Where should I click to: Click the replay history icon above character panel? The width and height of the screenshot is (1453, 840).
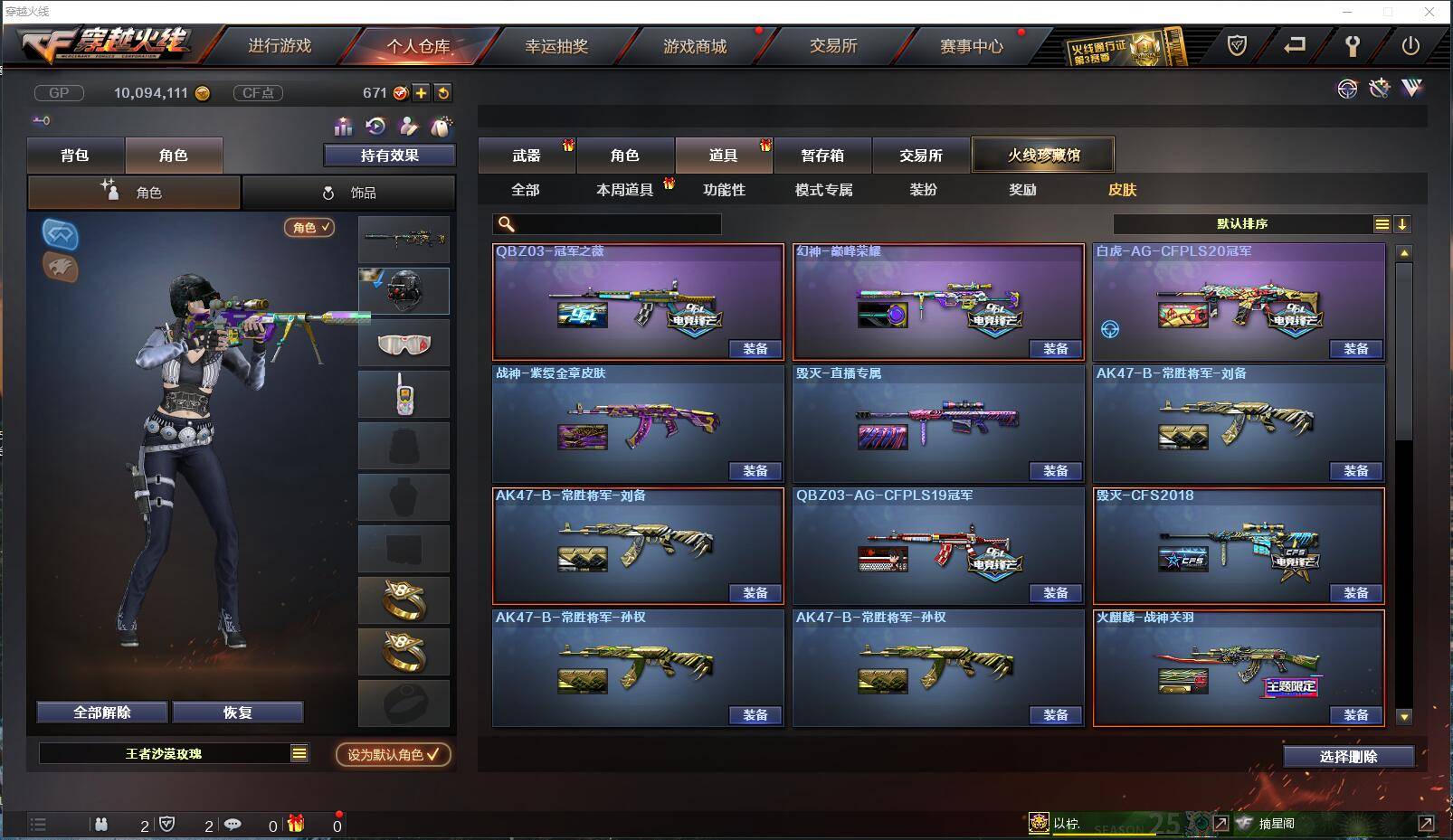(x=375, y=127)
